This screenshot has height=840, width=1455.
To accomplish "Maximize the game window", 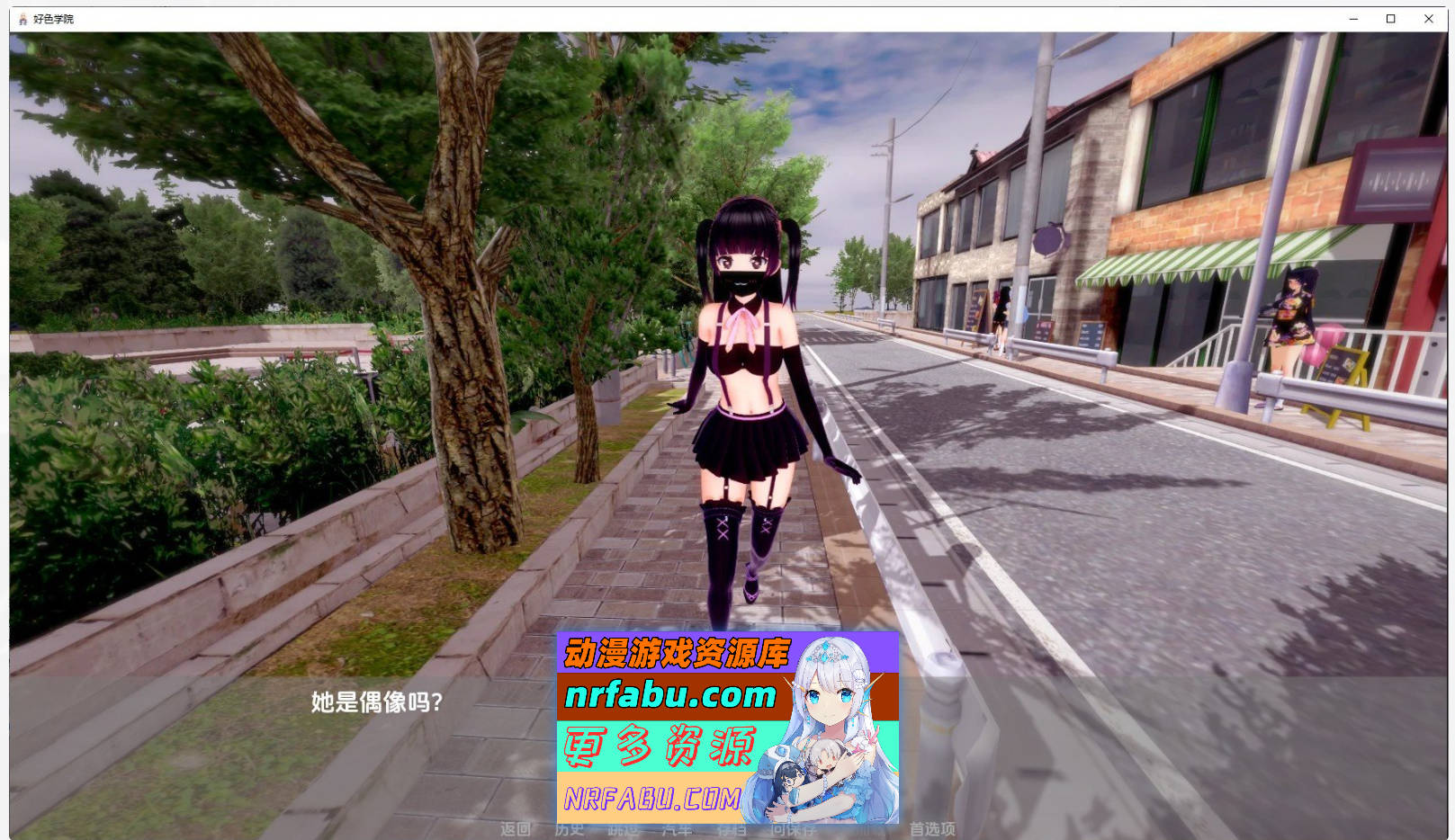I will 1389,18.
